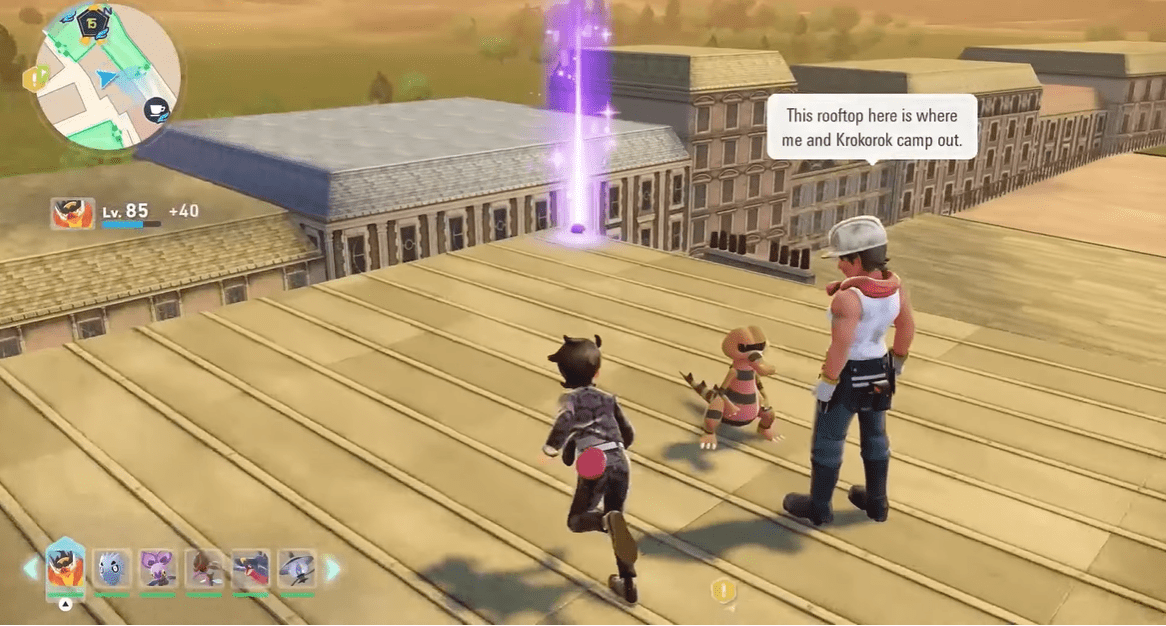Select the café cup marker on minimap
Viewport: 1166px width, 626px height.
point(156,110)
